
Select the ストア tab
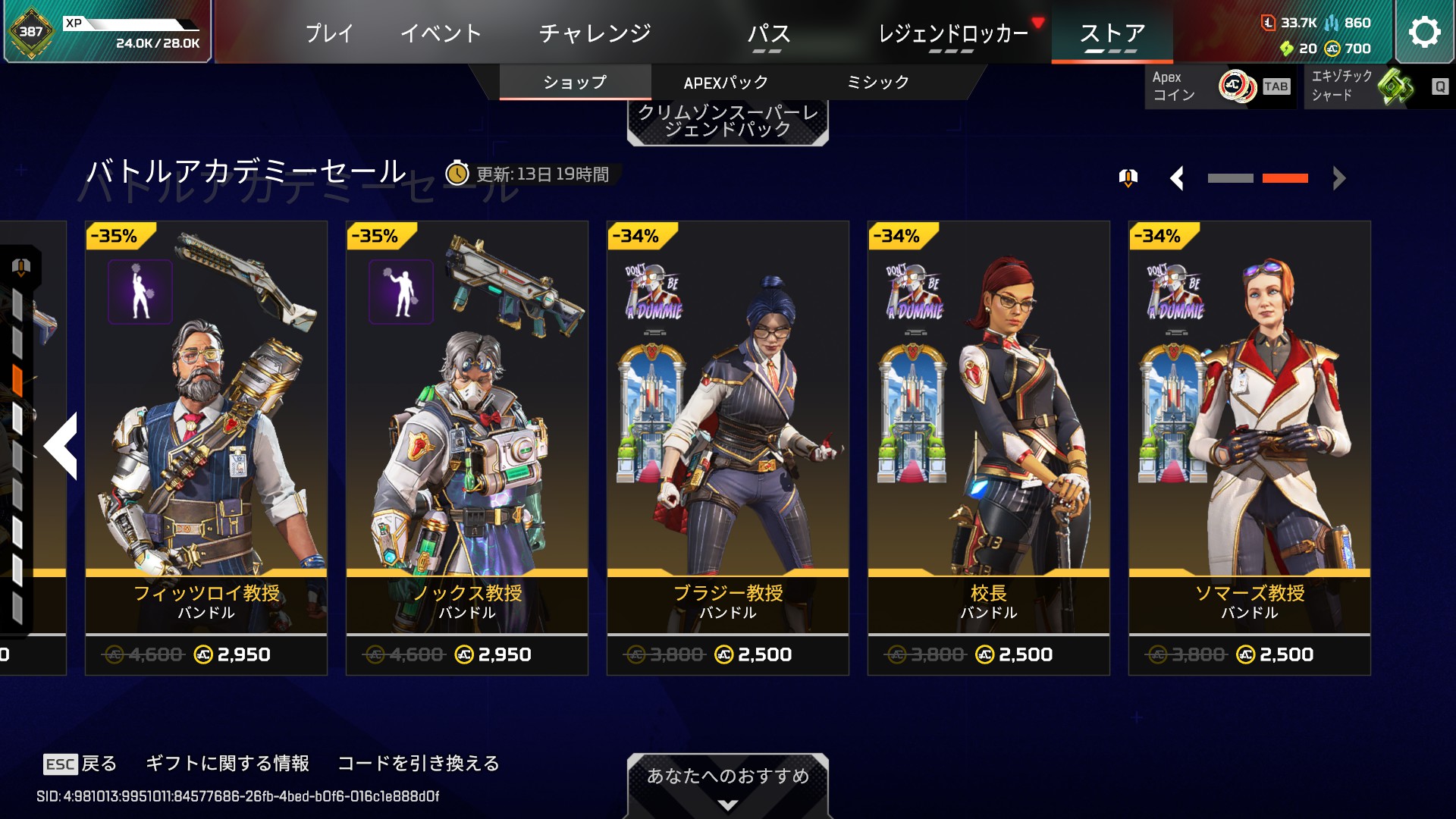point(1112,33)
